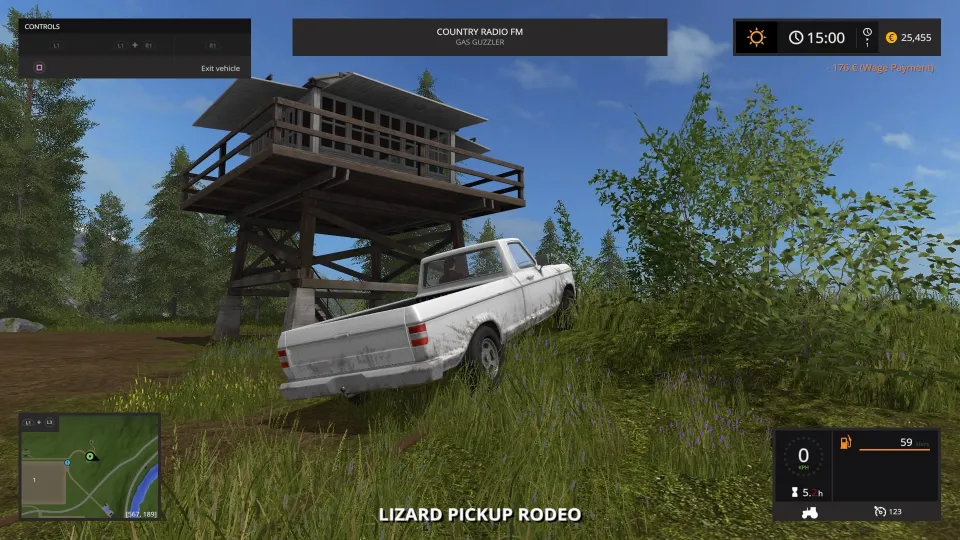The image size is (960, 540).
Task: Select the fuel pump icon
Action: [845, 442]
